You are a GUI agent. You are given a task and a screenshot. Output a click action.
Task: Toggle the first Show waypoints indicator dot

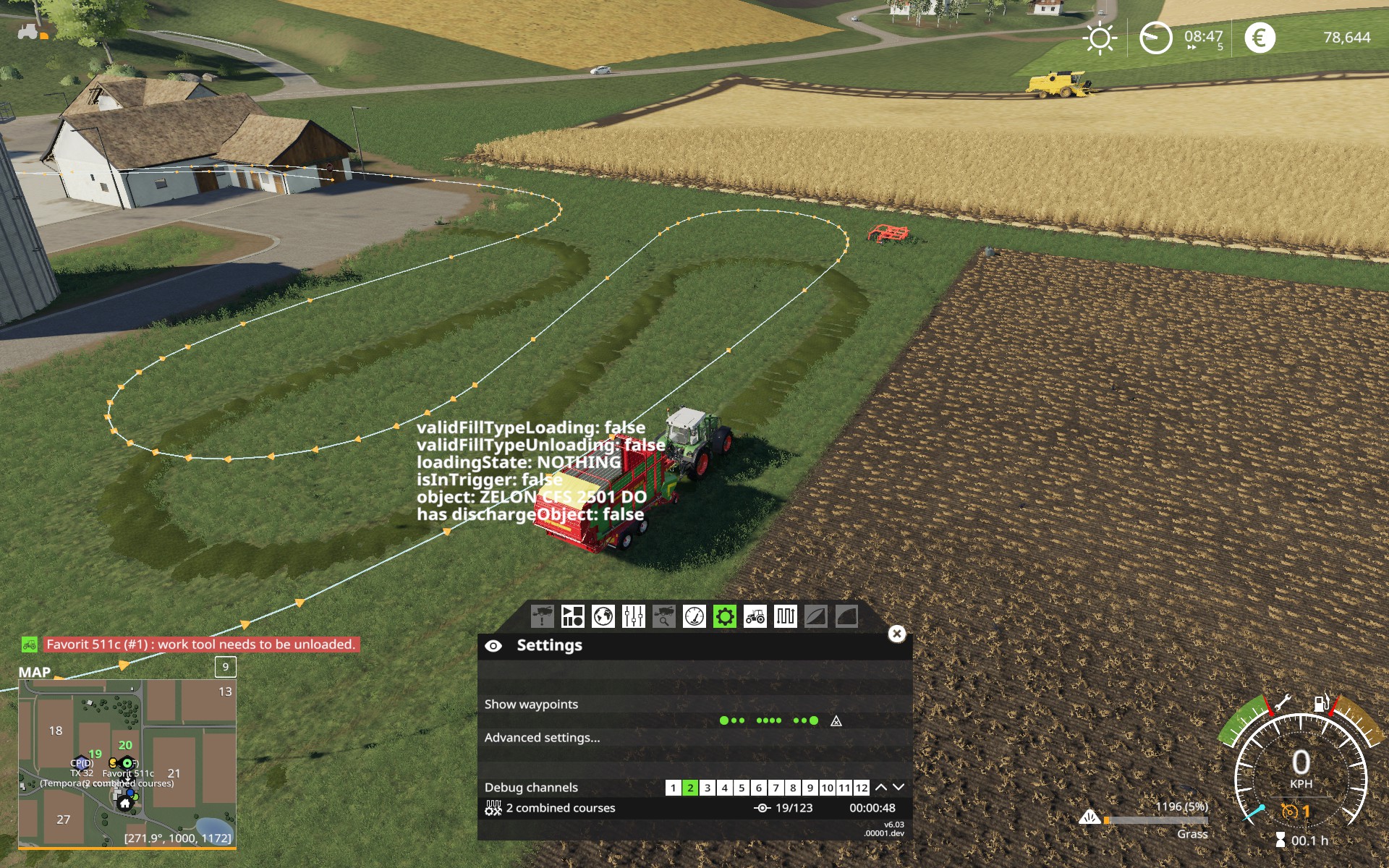(723, 720)
